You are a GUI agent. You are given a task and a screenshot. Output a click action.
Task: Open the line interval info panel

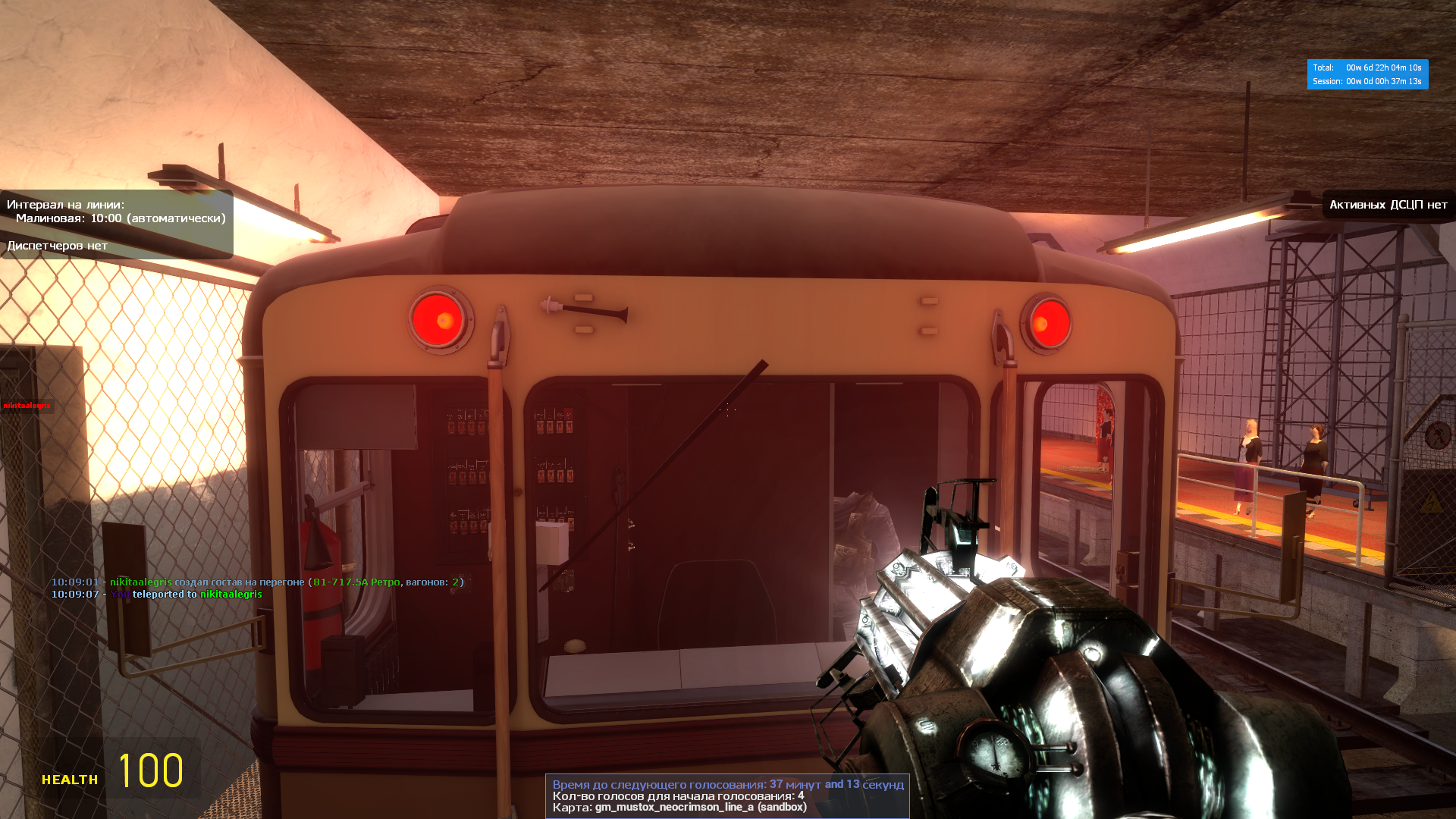pyautogui.click(x=117, y=224)
